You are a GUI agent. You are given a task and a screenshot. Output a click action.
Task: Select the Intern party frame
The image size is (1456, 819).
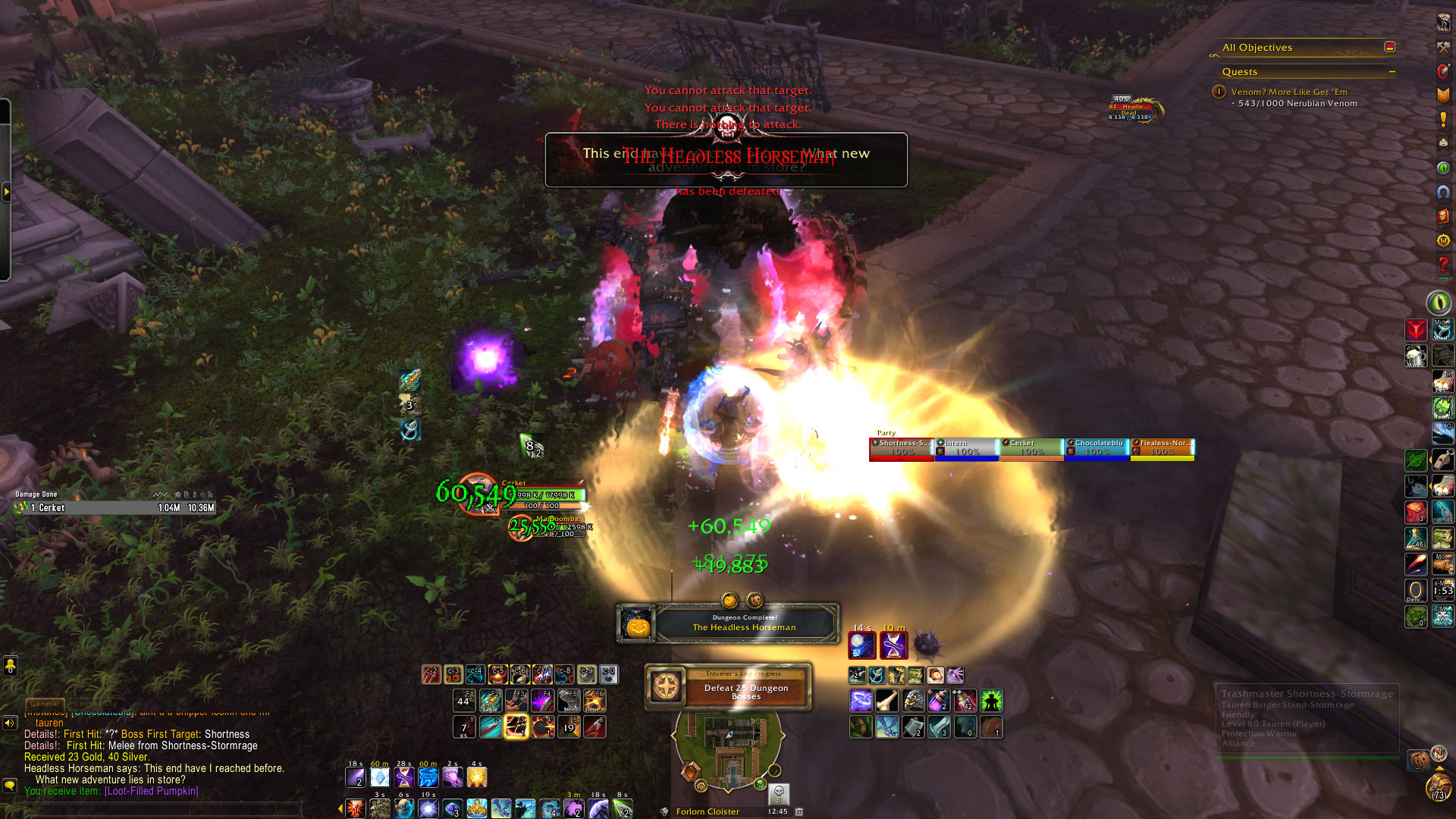966,448
